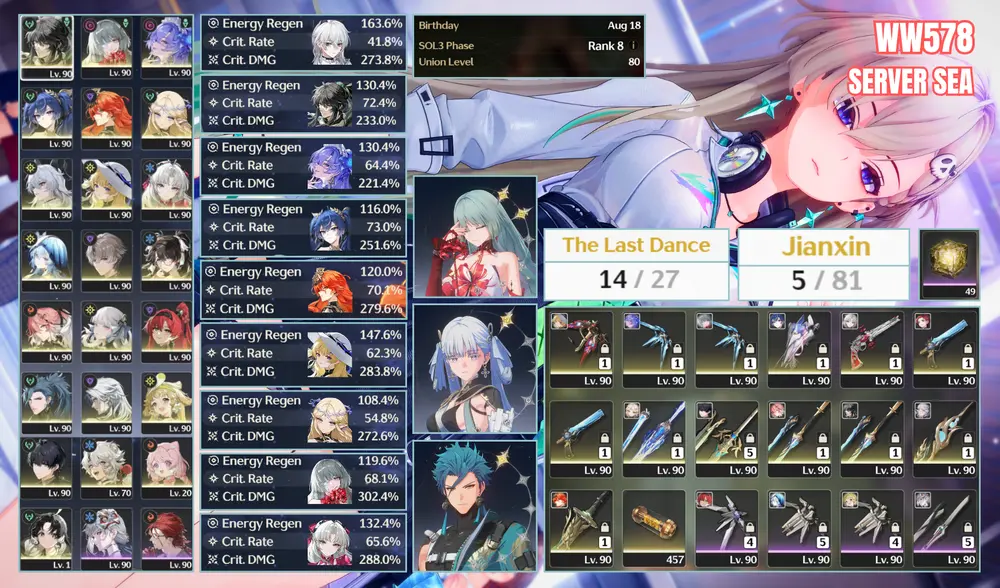The image size is (1000, 588).
Task: Pick the stat row with 73.0% Crit. Rate
Action: point(304,228)
